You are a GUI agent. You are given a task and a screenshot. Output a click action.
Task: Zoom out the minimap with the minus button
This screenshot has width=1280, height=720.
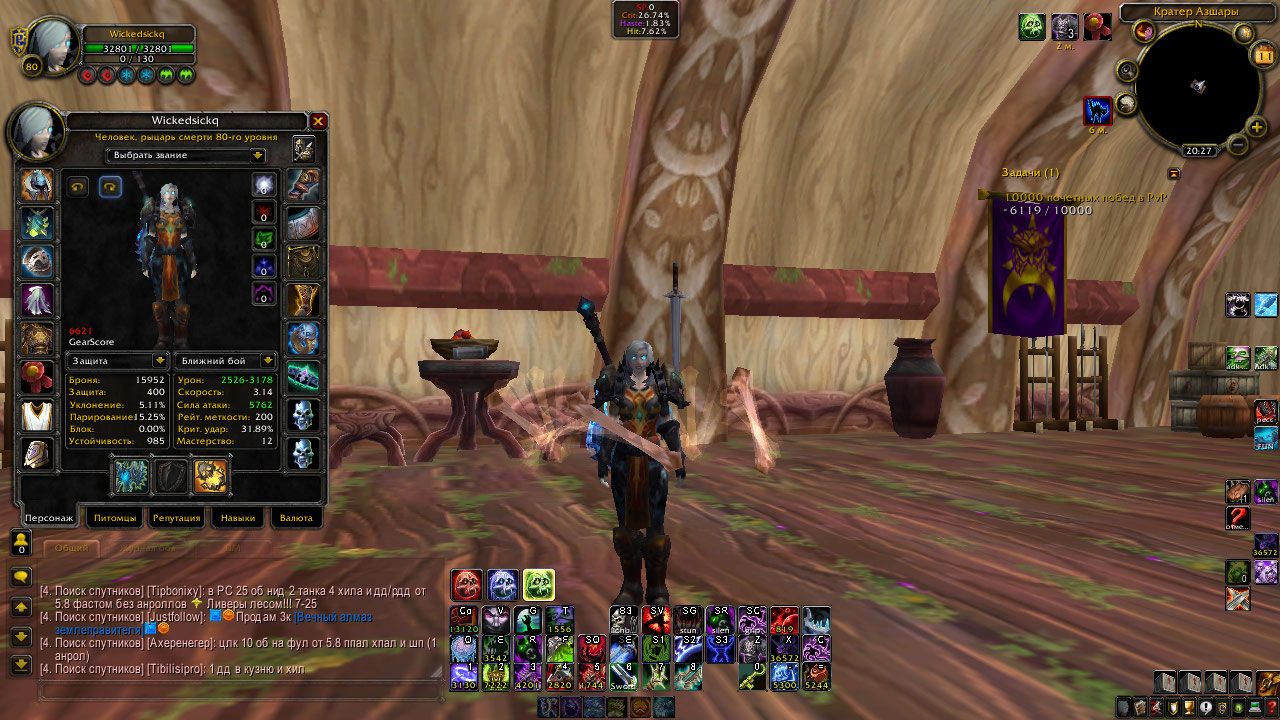pyautogui.click(x=1237, y=145)
